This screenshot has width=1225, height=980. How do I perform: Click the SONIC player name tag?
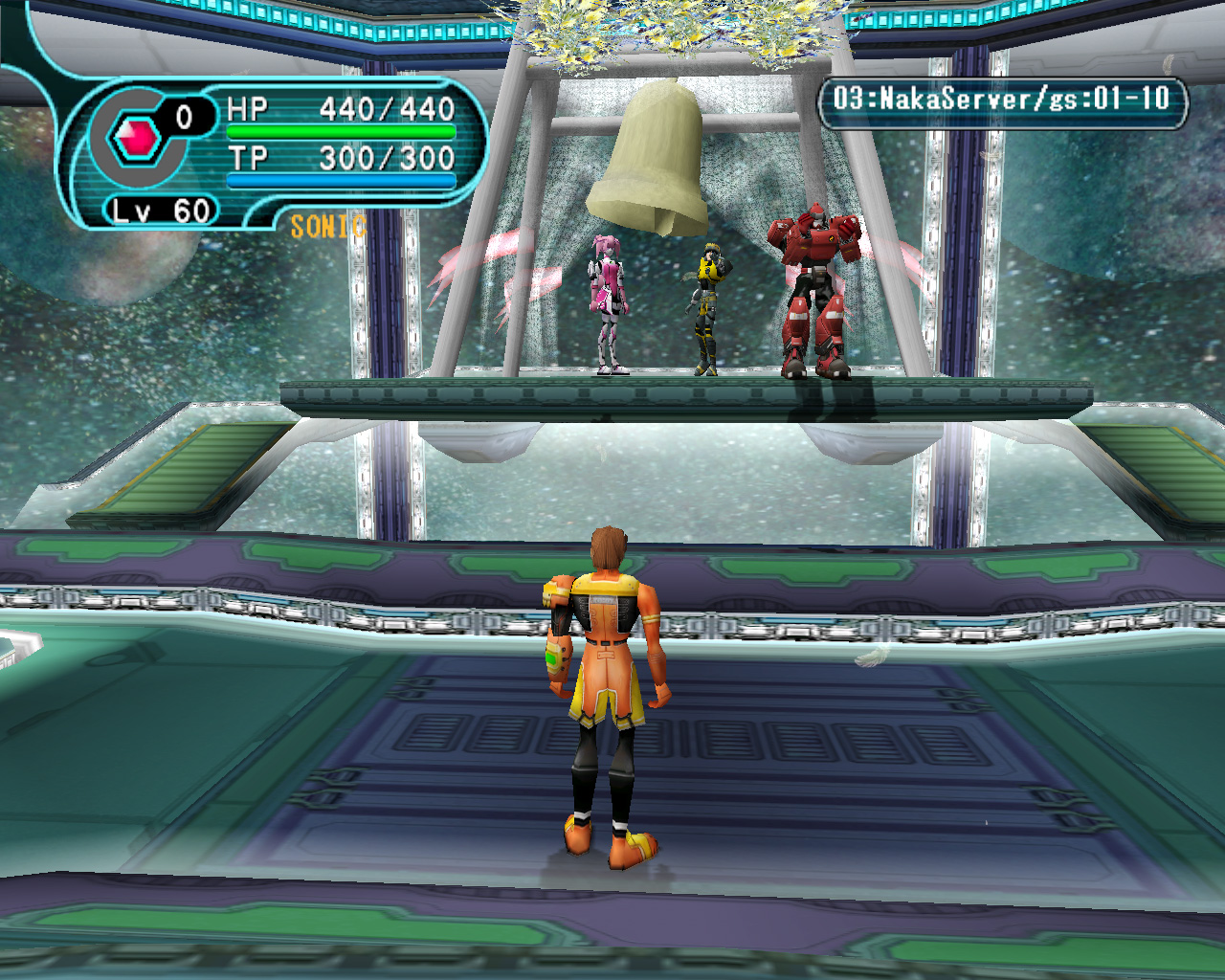tap(327, 227)
